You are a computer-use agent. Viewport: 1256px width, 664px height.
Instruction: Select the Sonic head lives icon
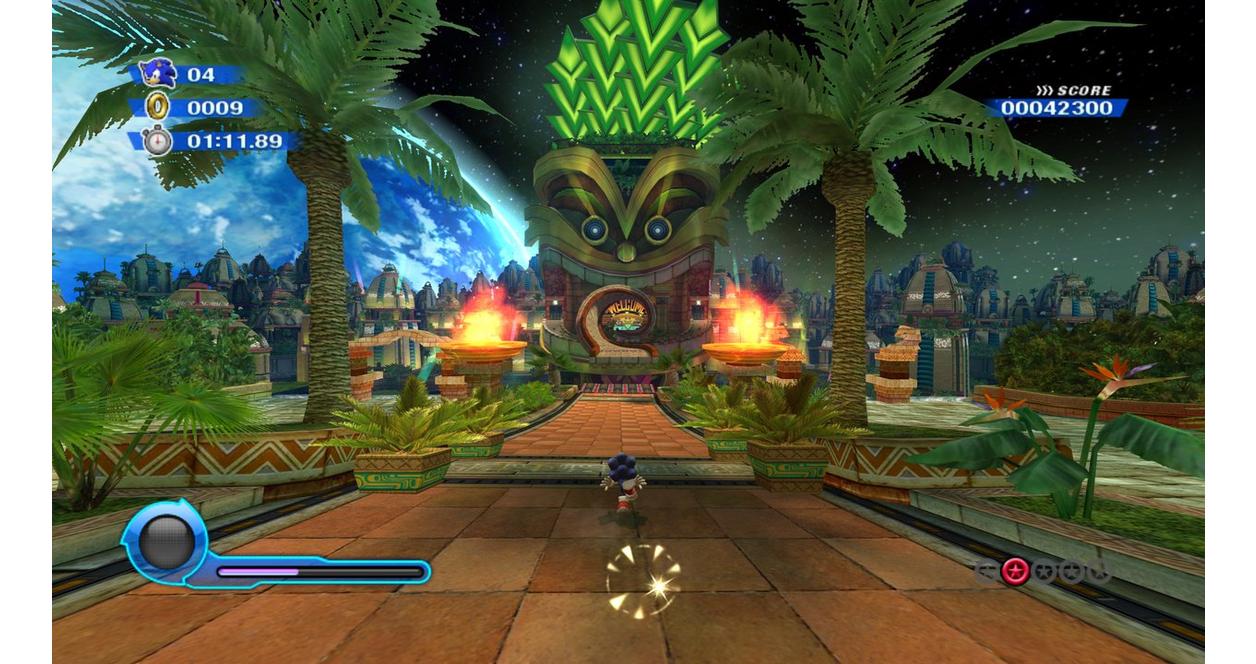157,73
